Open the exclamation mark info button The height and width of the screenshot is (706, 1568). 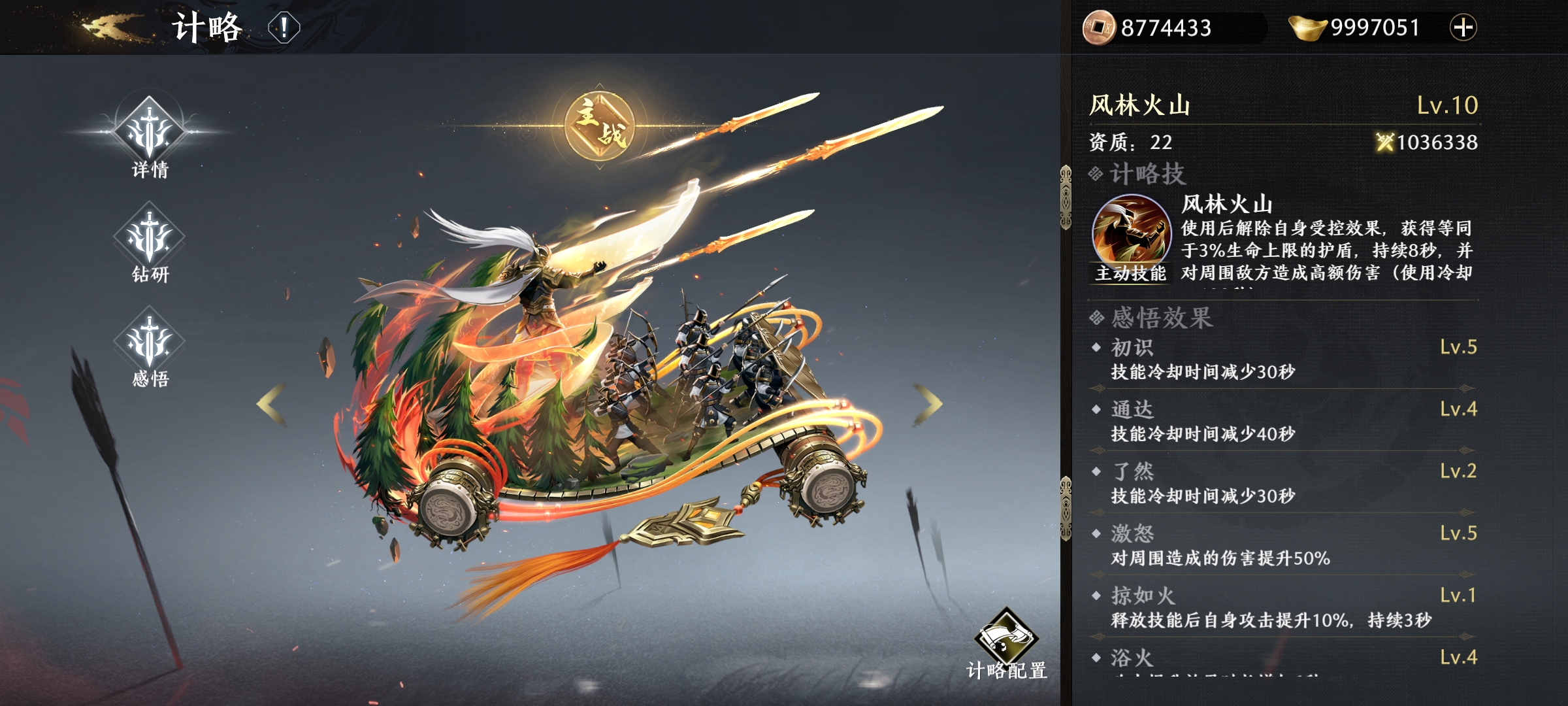[284, 28]
